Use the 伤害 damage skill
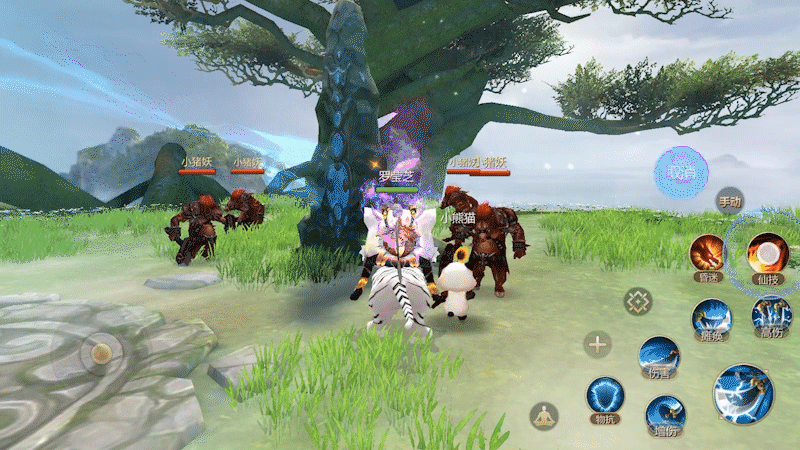This screenshot has height=450, width=800. click(660, 357)
